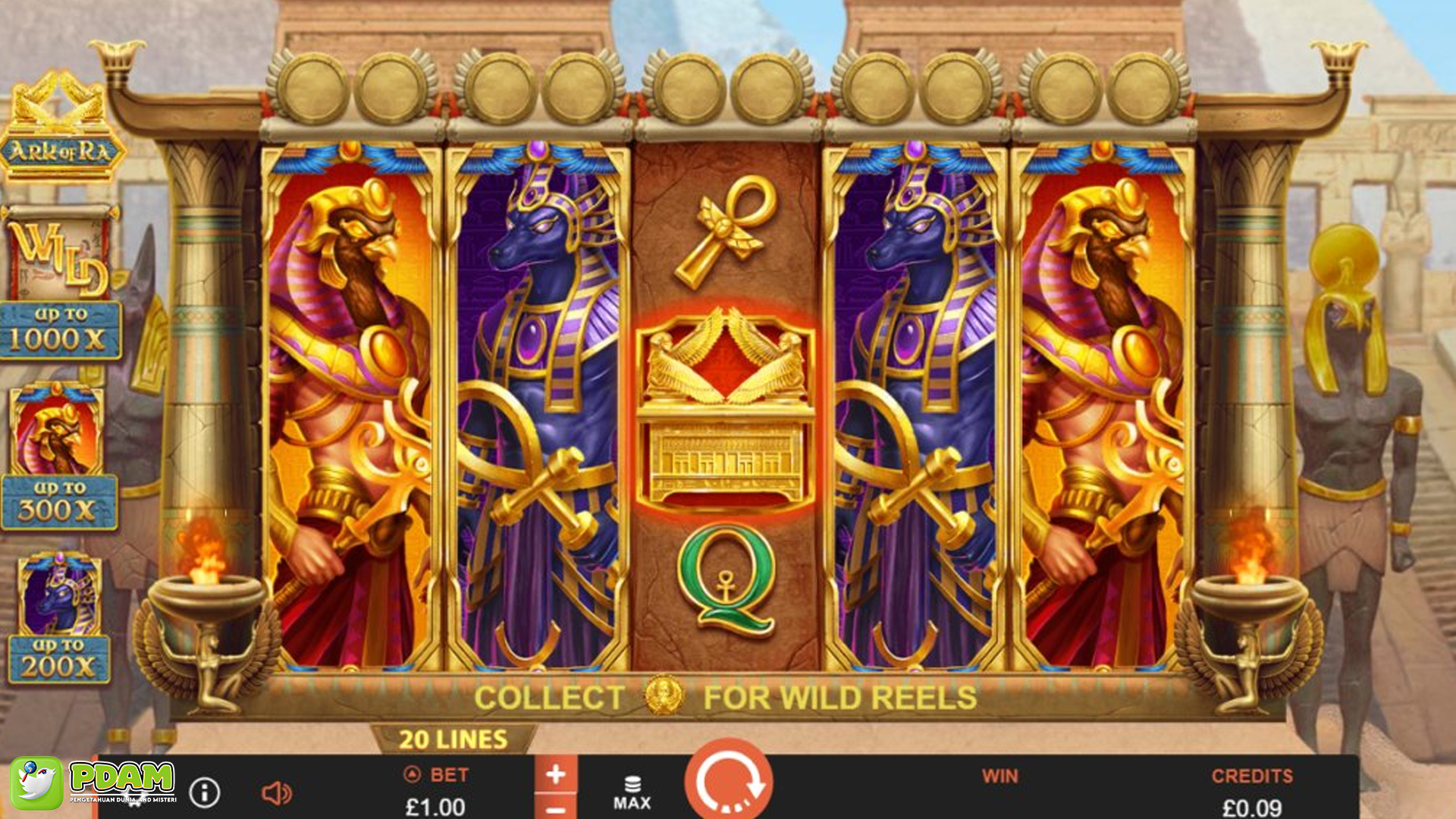Viewport: 1456px width, 819px height.
Task: Enable max bet mode
Action: [635, 789]
